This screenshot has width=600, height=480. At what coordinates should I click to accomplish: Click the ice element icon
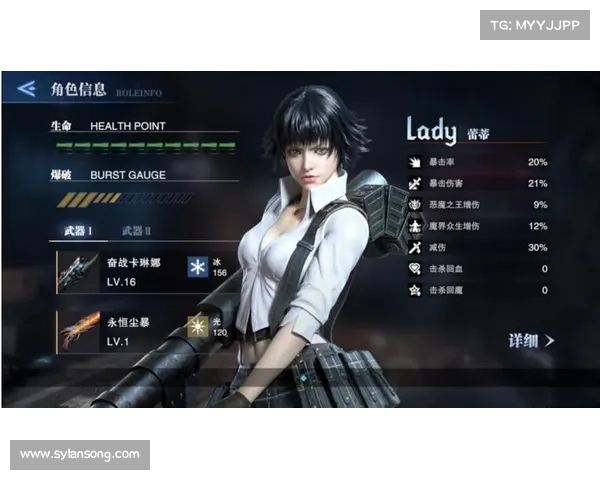(197, 267)
